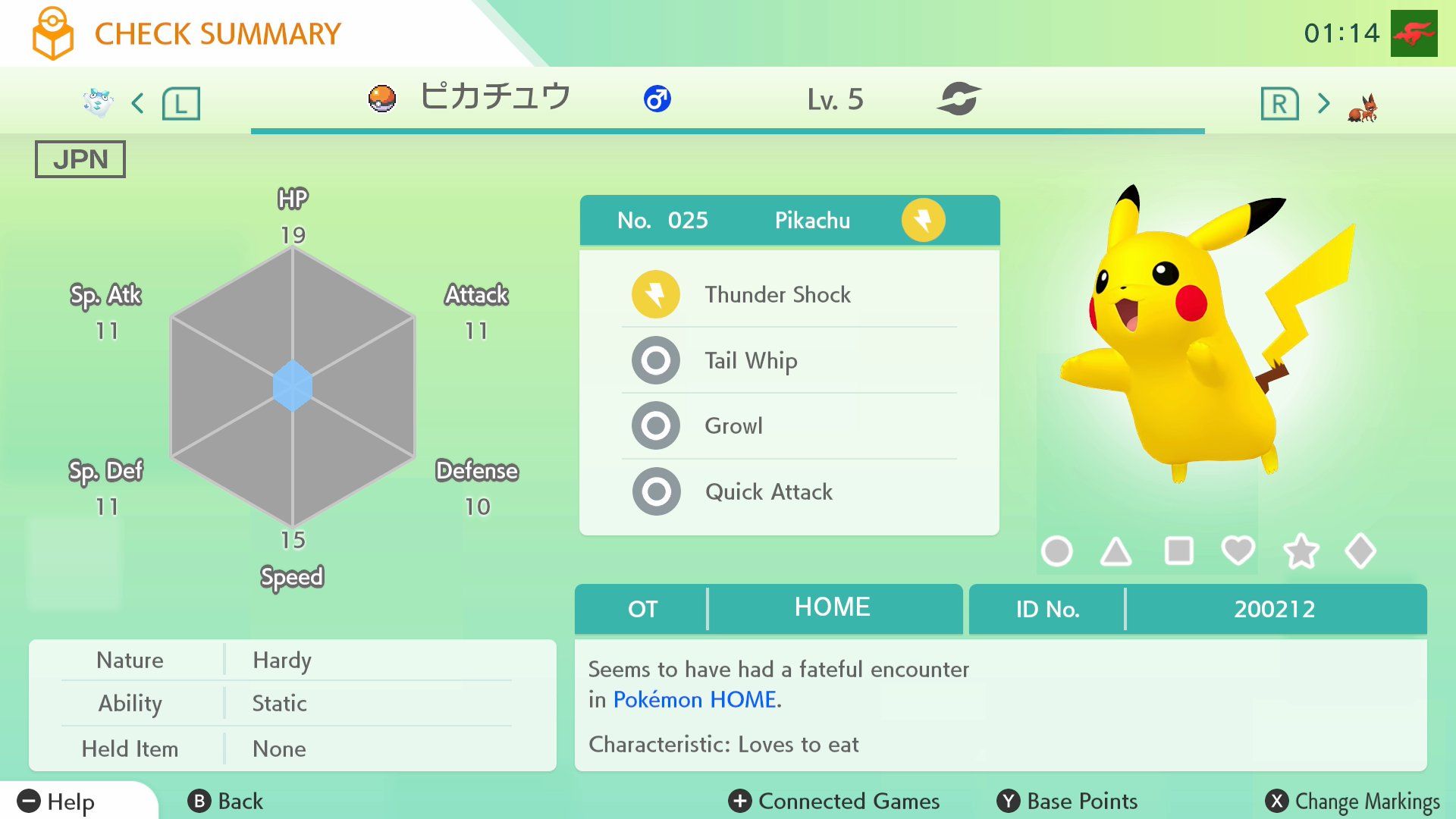The height and width of the screenshot is (819, 1456).
Task: Click the Pokémon HOME logo in the header
Action: [x=52, y=32]
